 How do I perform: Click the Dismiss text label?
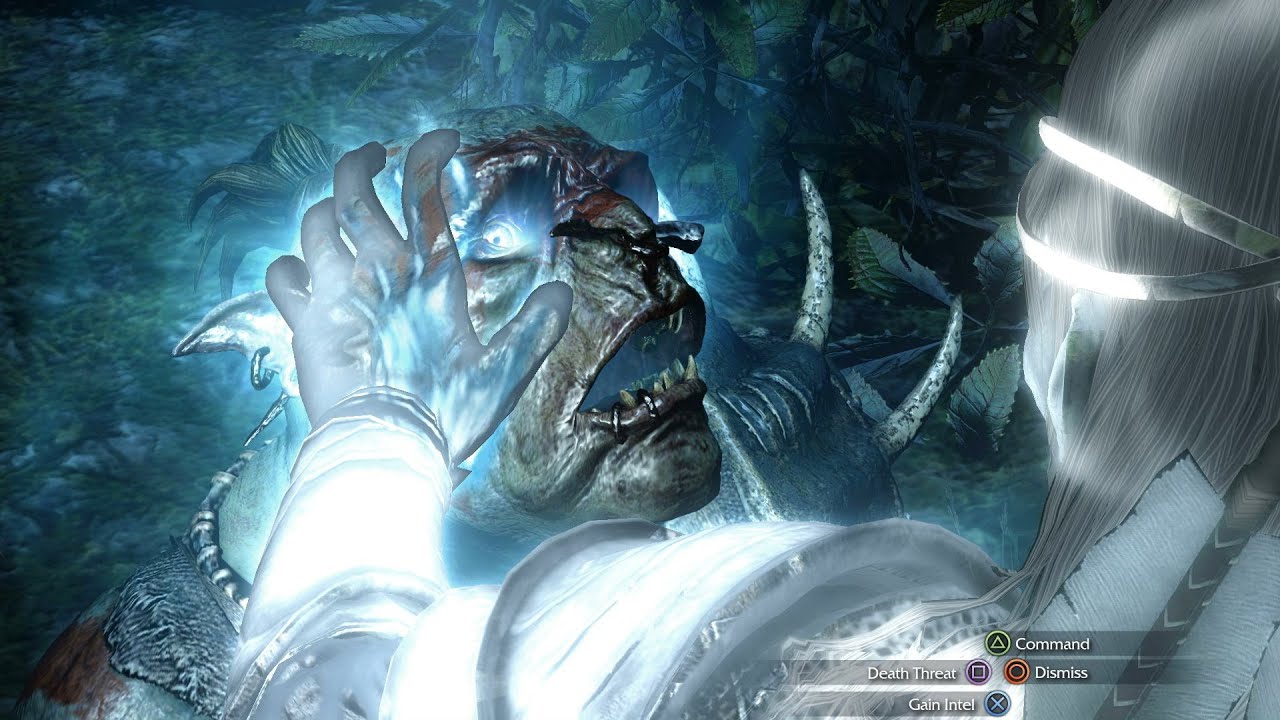pos(1060,672)
